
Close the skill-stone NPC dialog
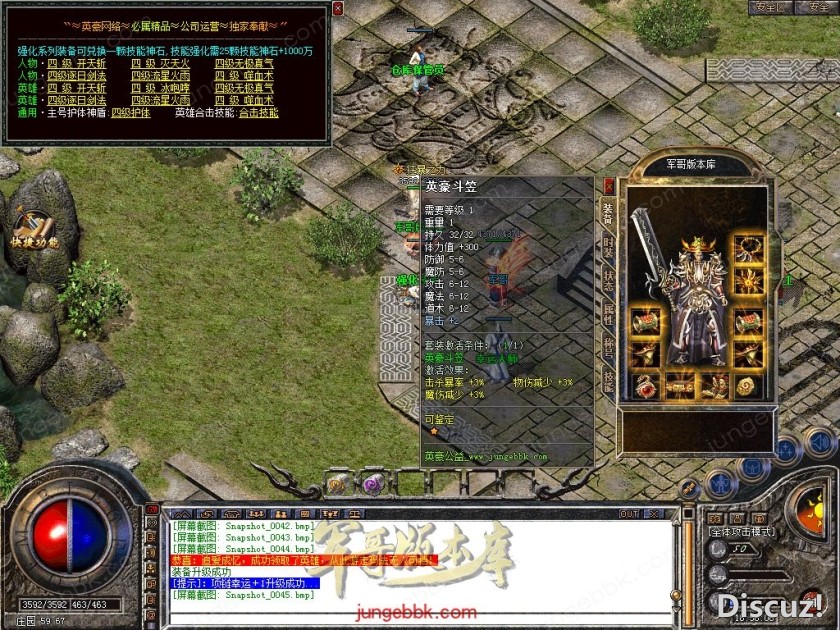click(x=337, y=8)
